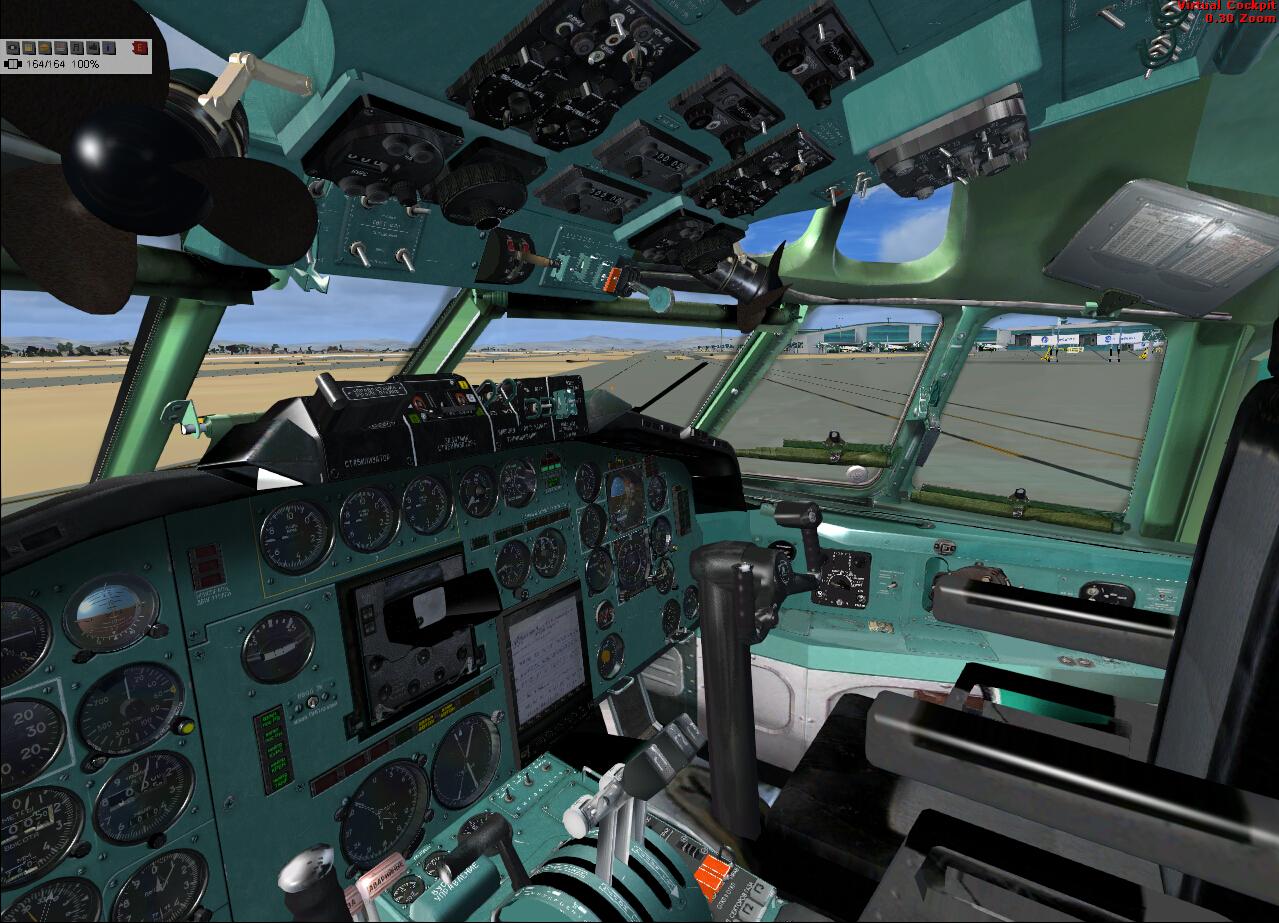1279x923 pixels.
Task: Open the blue toolbar icon panel
Action: click(x=109, y=47)
